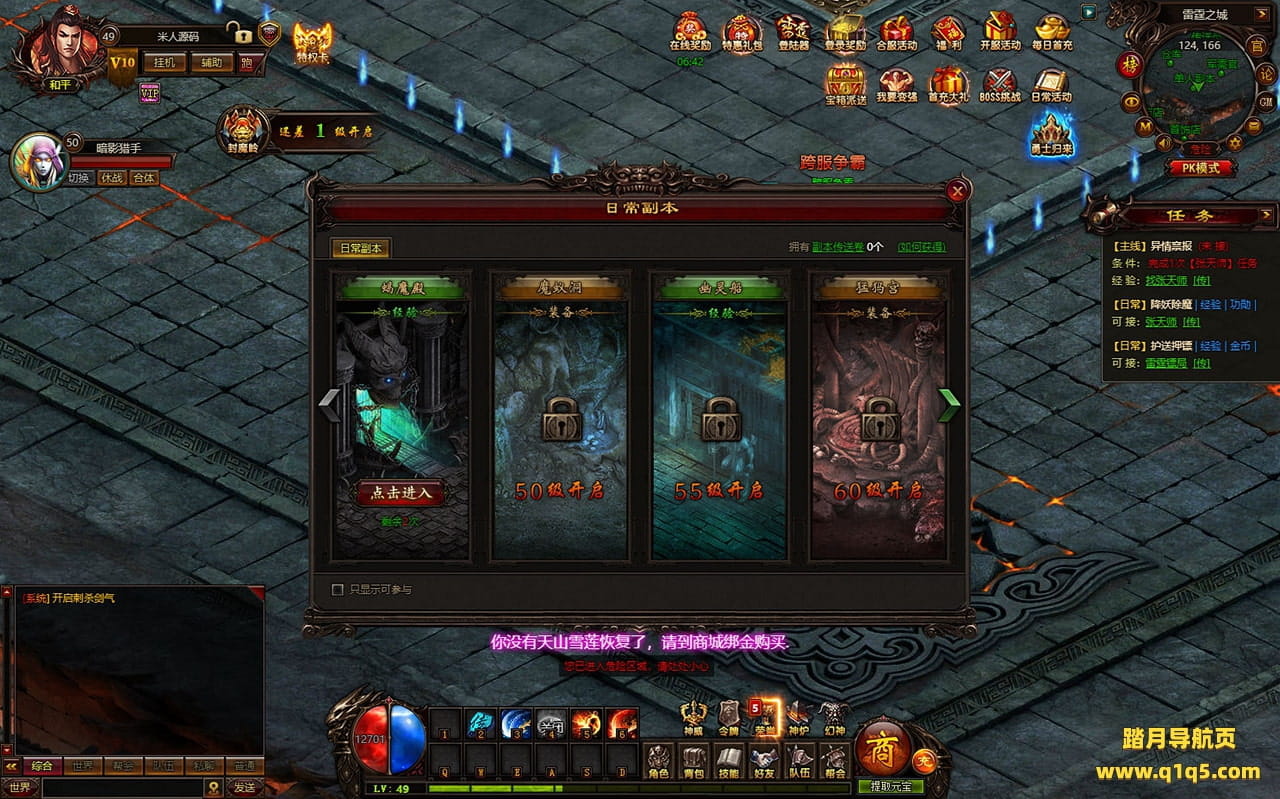Open the 角色 character panel
Viewport: 1280px width, 799px height.
click(x=657, y=761)
